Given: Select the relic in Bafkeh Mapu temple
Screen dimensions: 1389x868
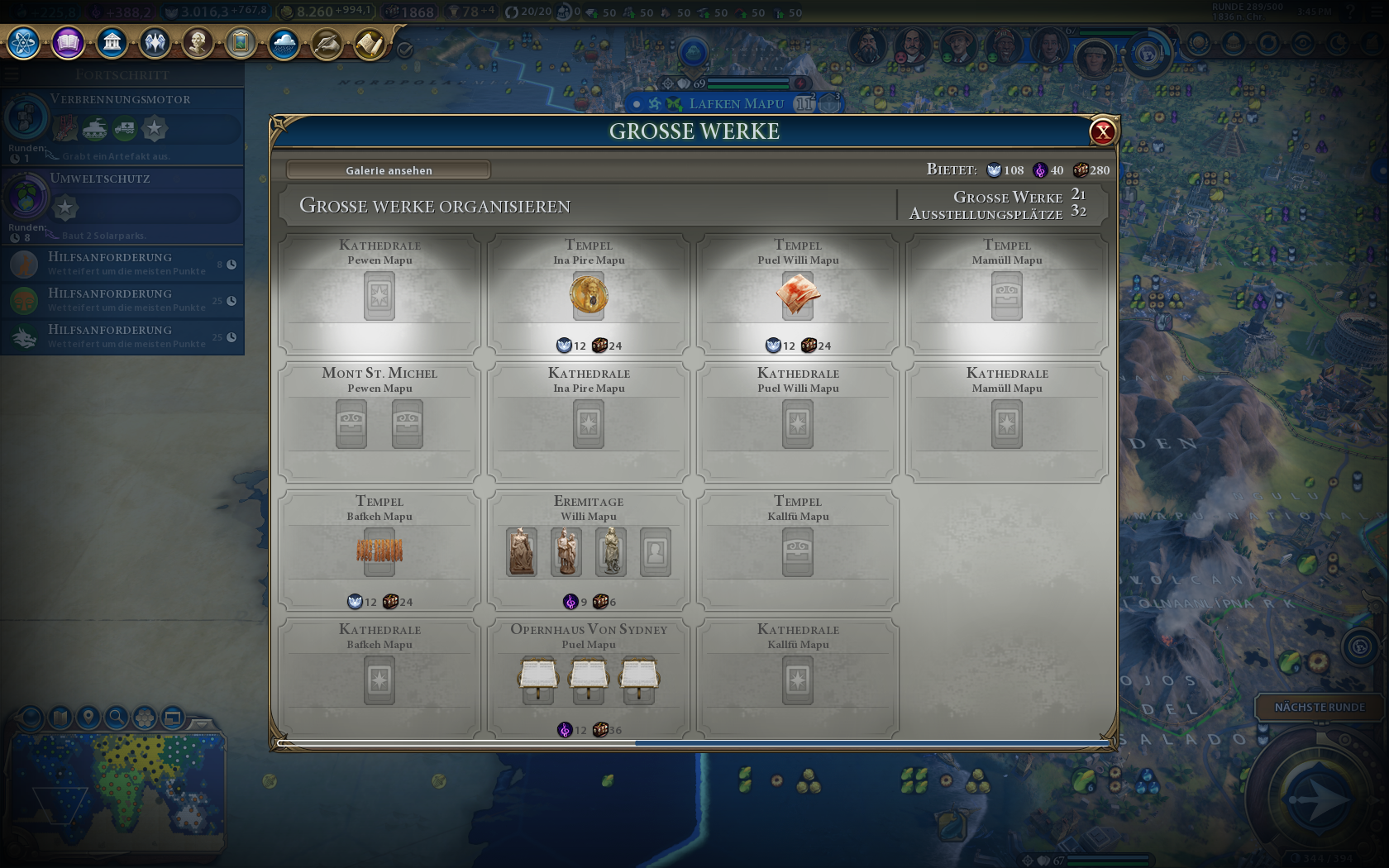Looking at the screenshot, I should [379, 551].
